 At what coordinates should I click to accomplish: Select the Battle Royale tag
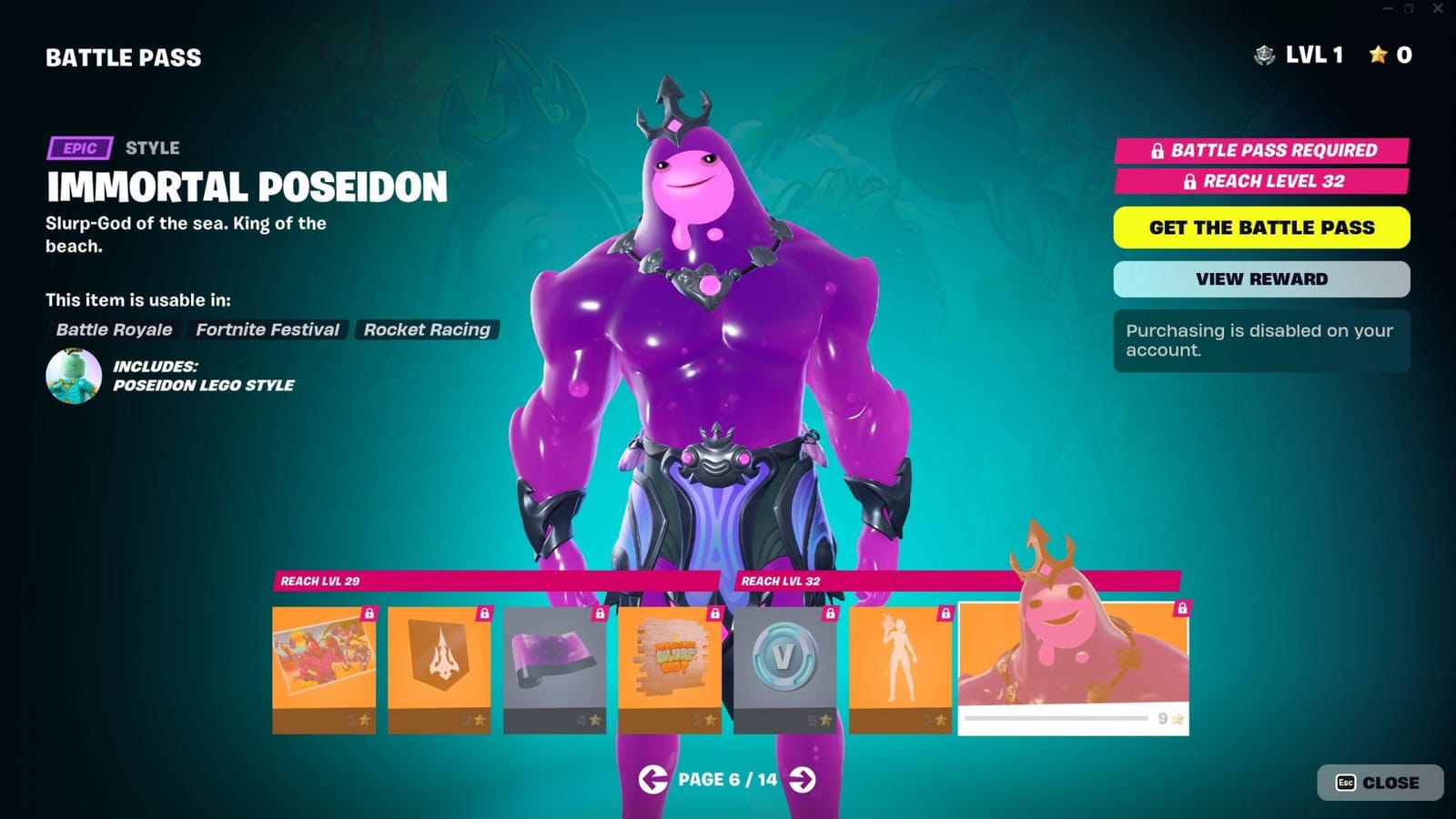point(112,329)
